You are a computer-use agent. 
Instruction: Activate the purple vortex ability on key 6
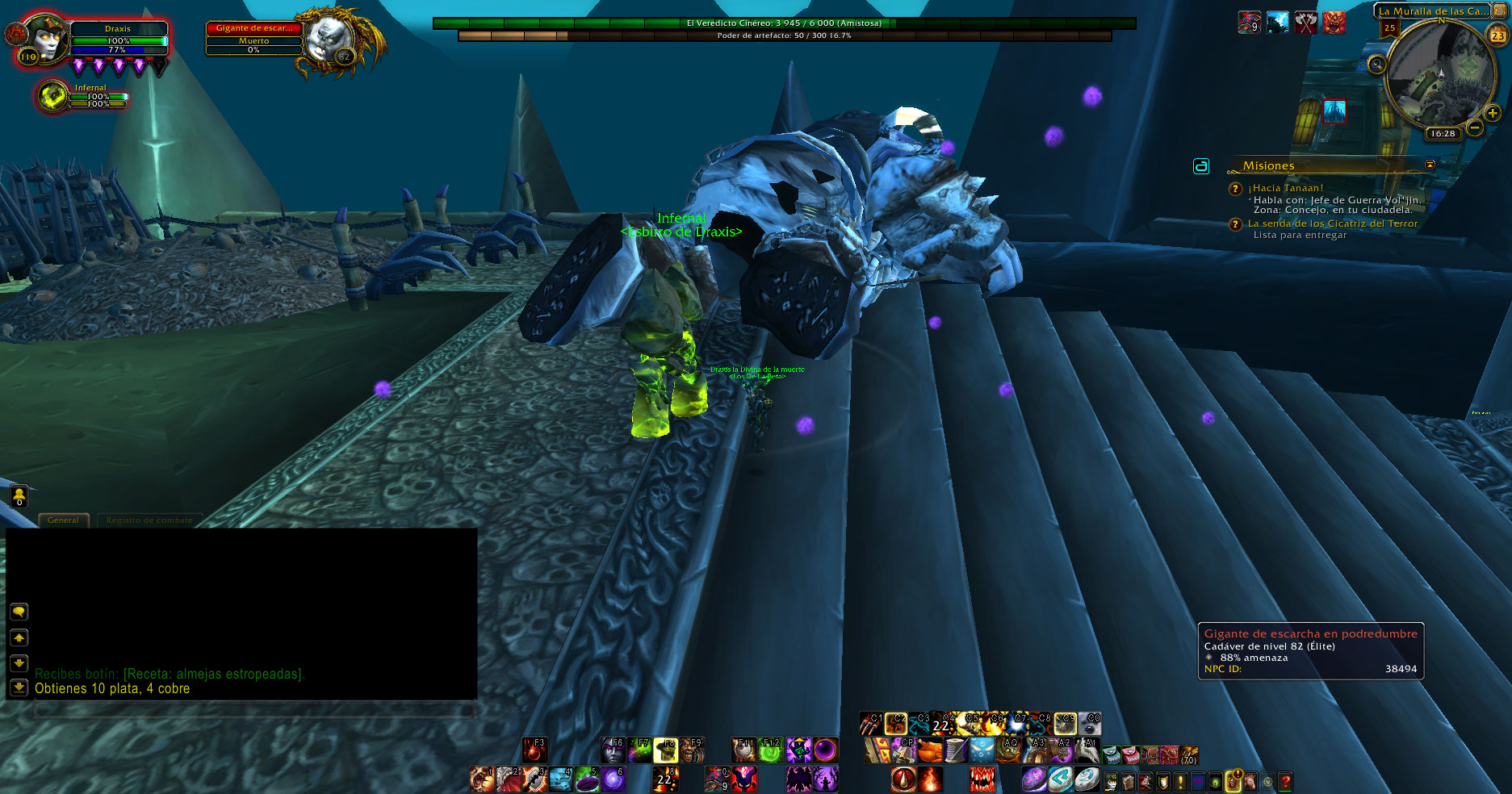(x=613, y=779)
